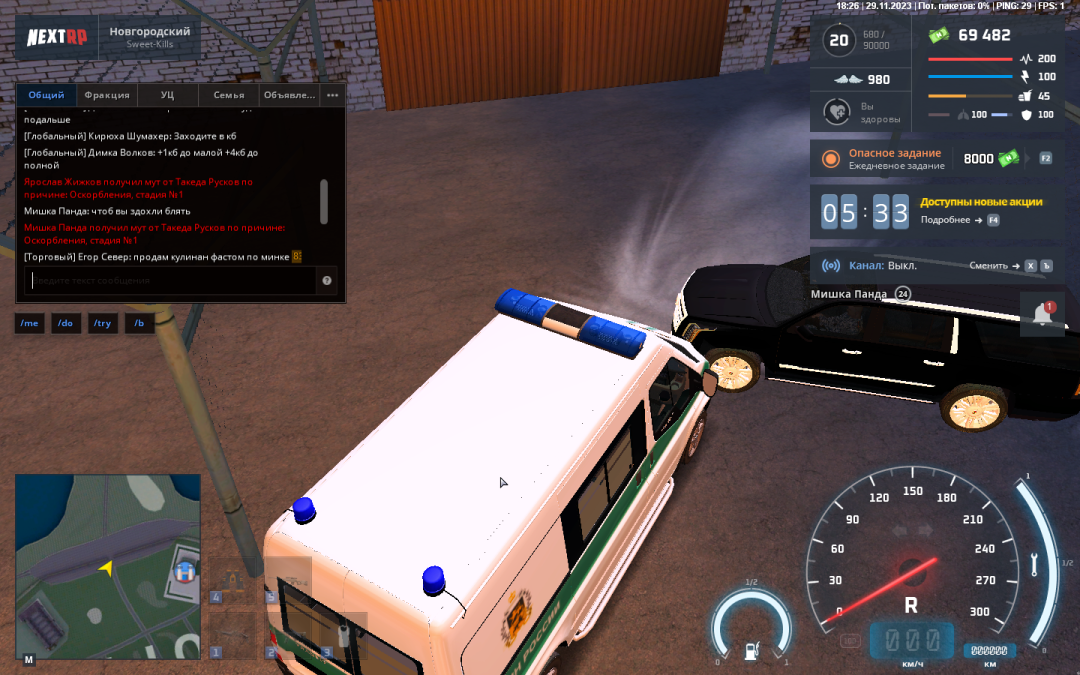Insert the /me chat command
Screen dimensions: 1080x675
coord(29,324)
